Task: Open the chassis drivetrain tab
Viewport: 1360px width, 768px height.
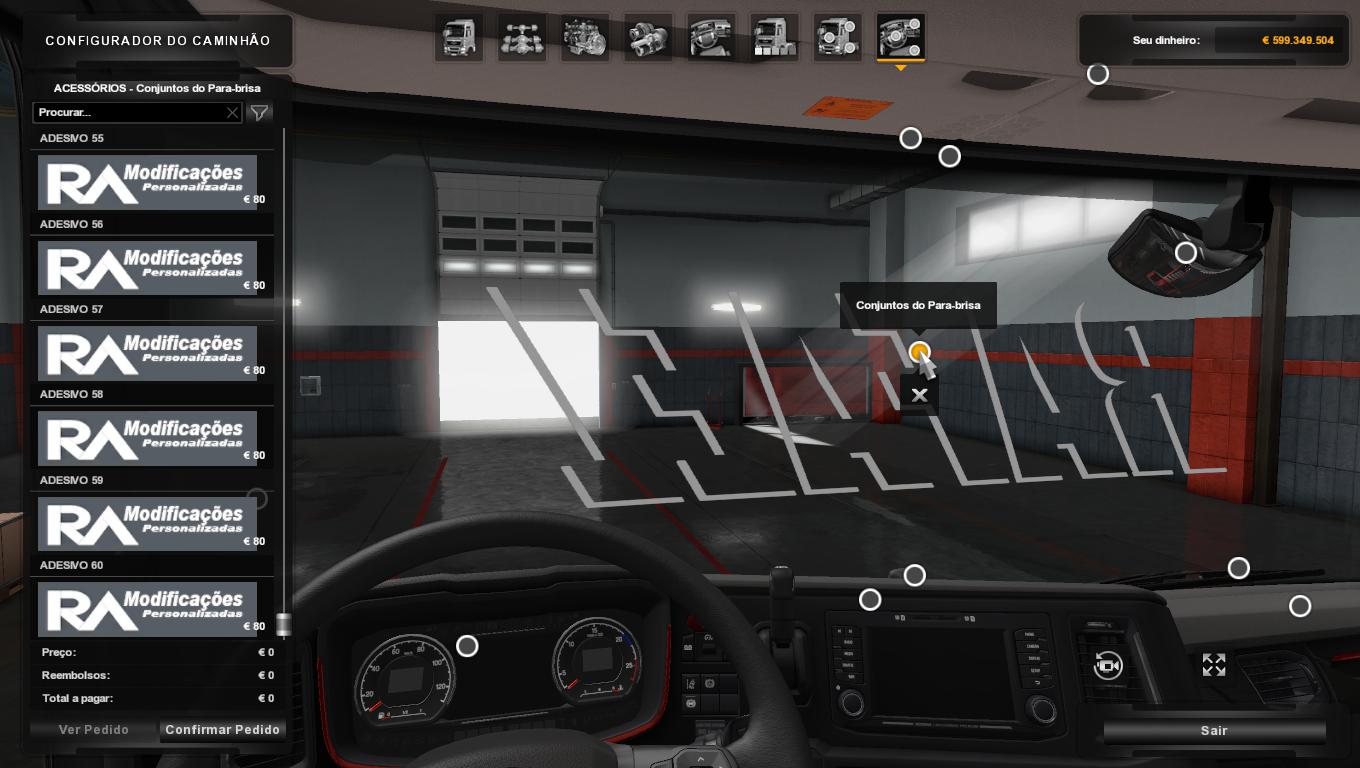Action: click(x=522, y=38)
